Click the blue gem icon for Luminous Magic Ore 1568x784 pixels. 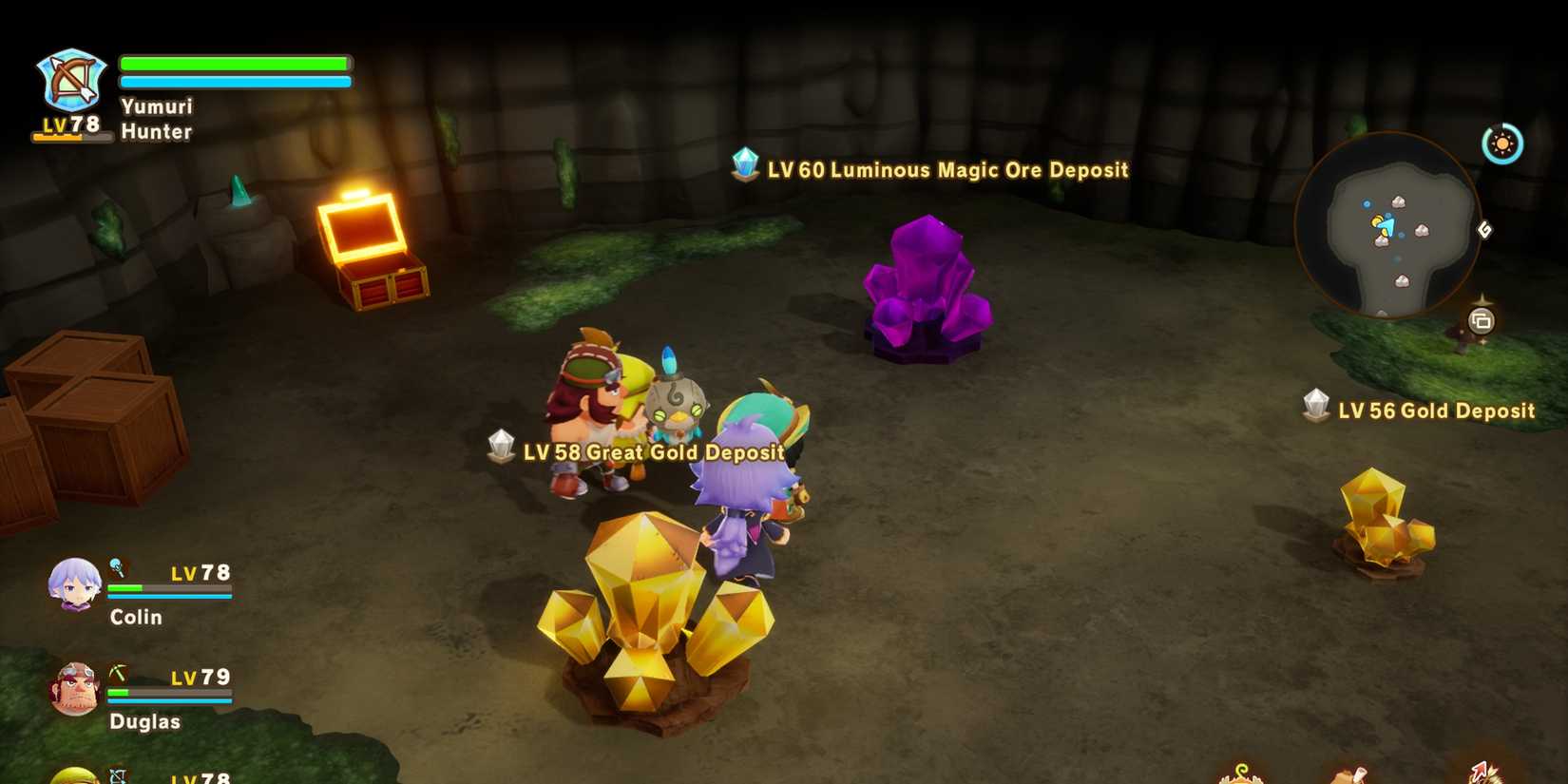pos(746,165)
